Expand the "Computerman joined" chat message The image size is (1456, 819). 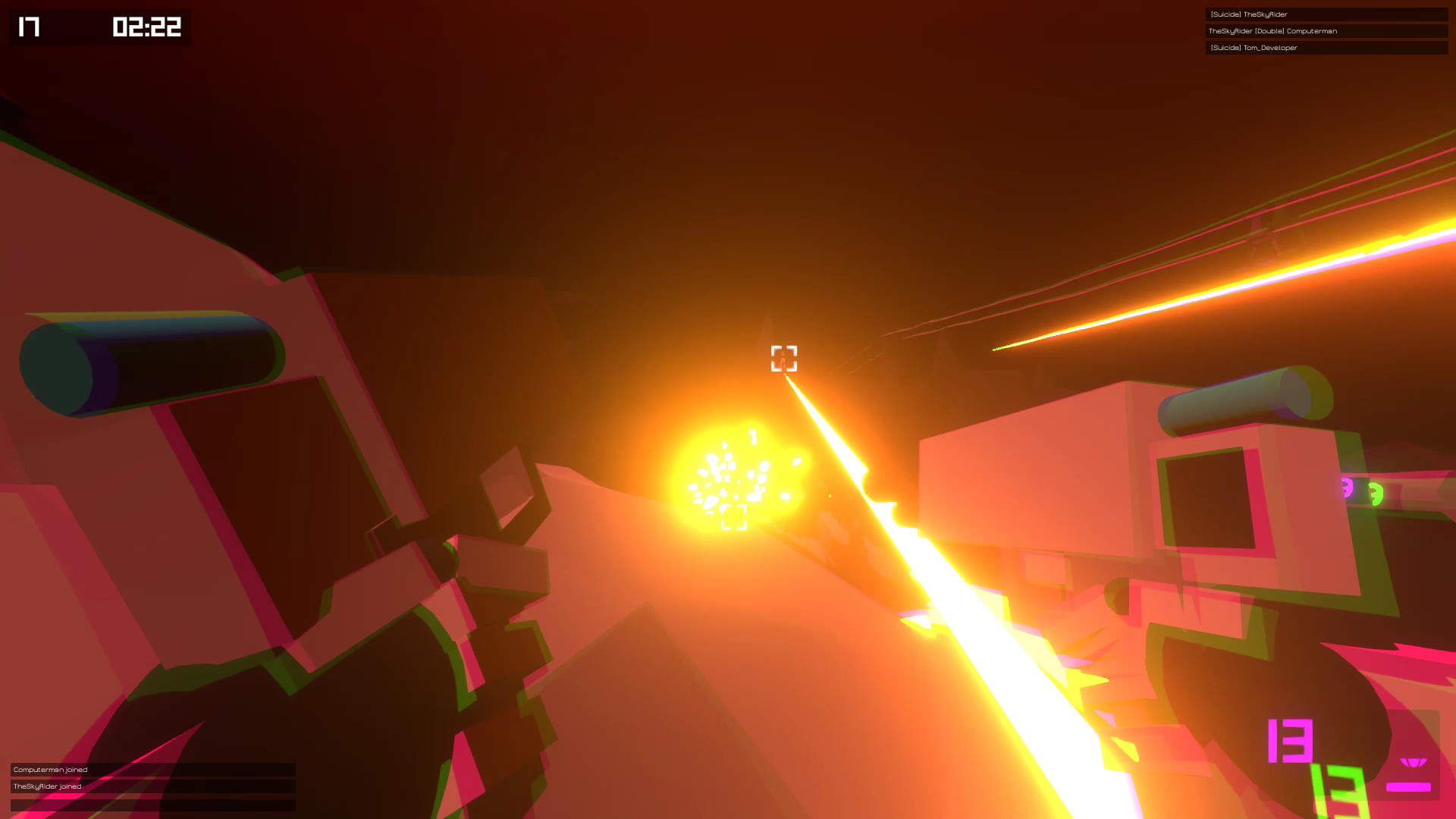[148, 769]
